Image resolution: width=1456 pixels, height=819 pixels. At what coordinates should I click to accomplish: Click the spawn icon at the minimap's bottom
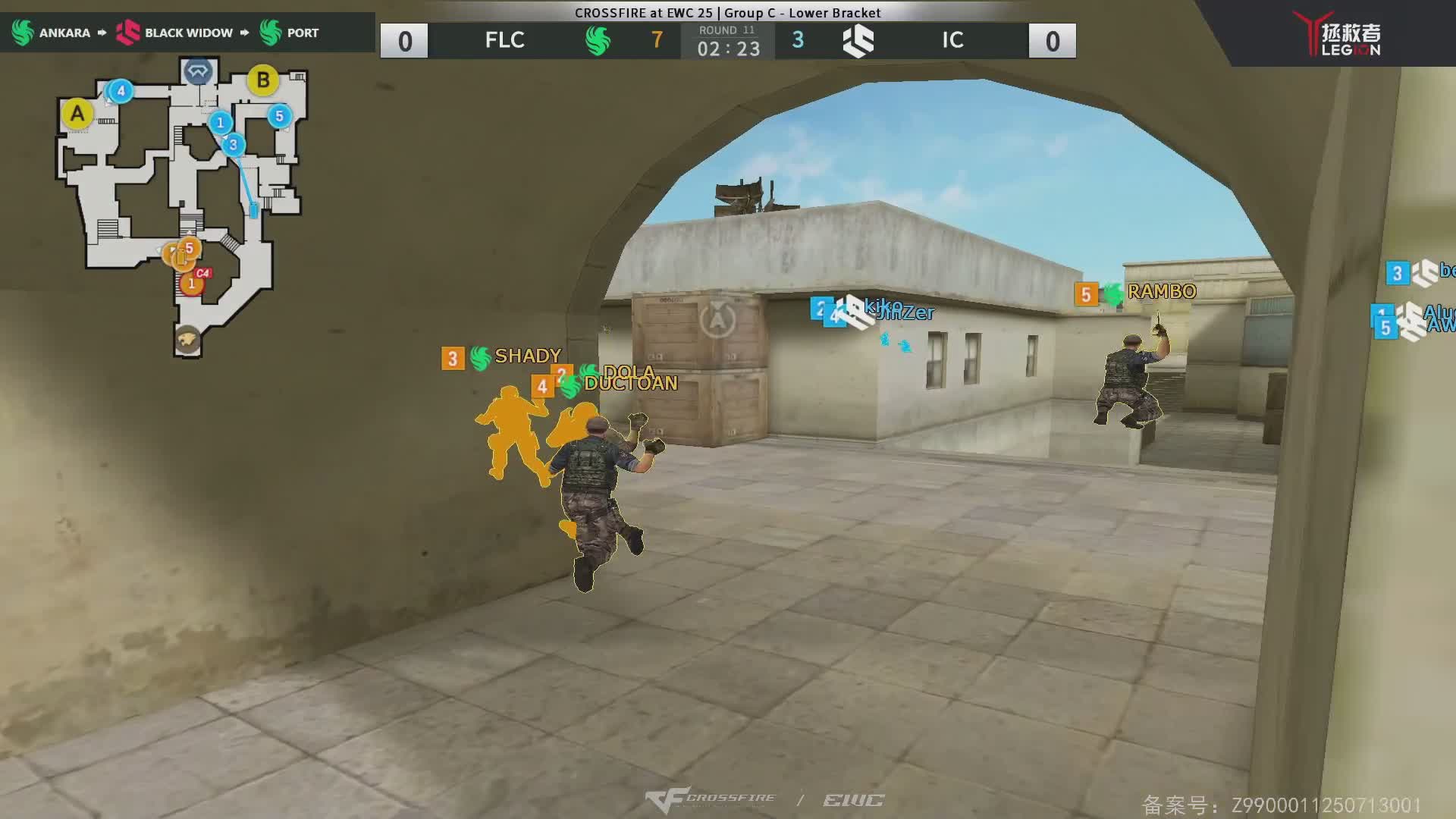point(187,339)
